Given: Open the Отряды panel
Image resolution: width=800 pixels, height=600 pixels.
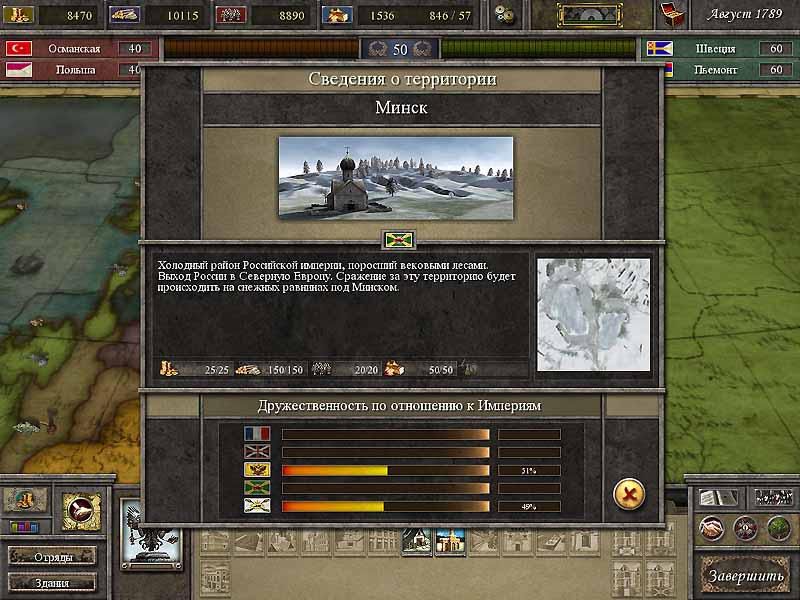Looking at the screenshot, I should [52, 556].
